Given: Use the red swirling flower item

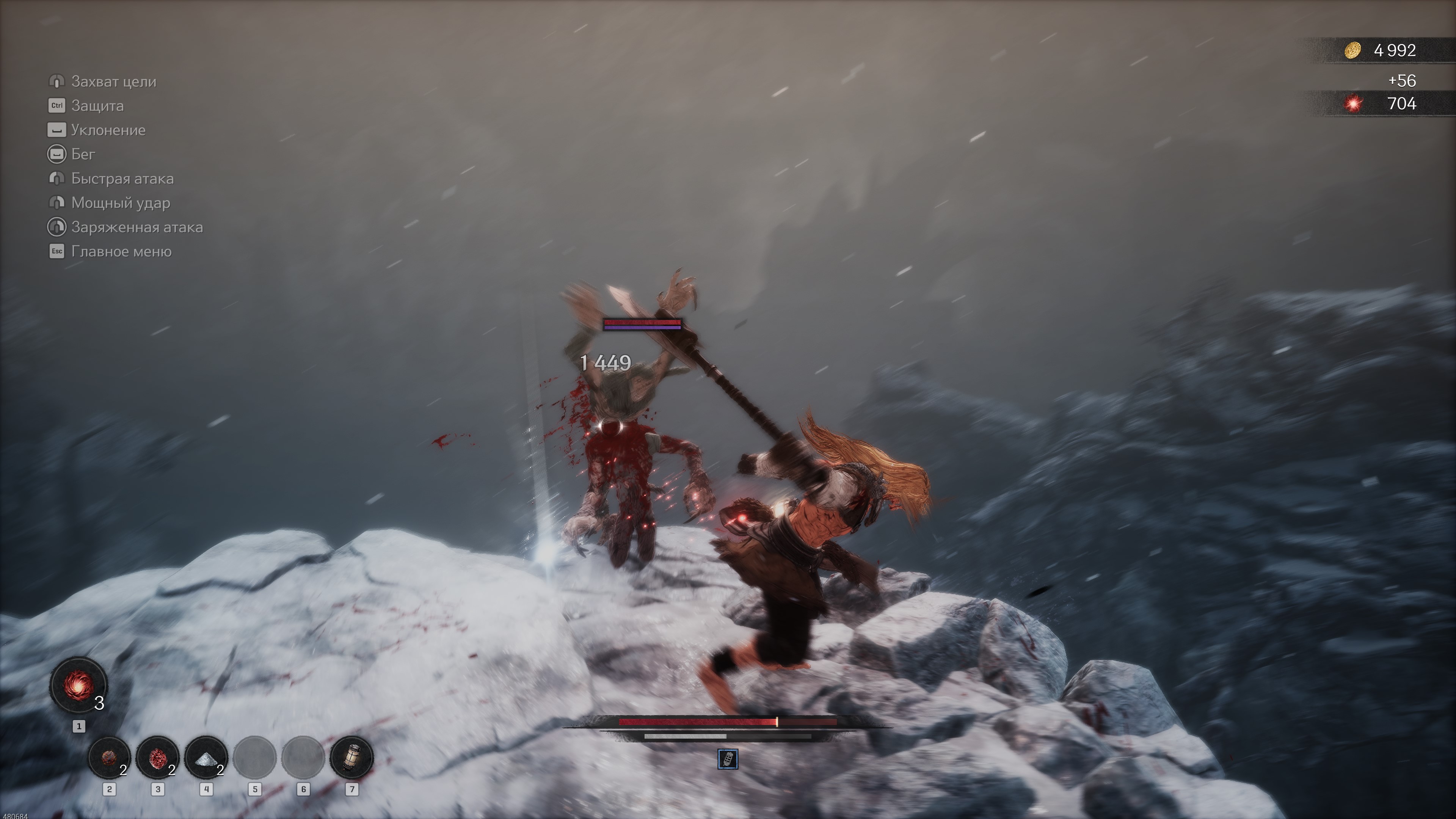Looking at the screenshot, I should tap(78, 684).
